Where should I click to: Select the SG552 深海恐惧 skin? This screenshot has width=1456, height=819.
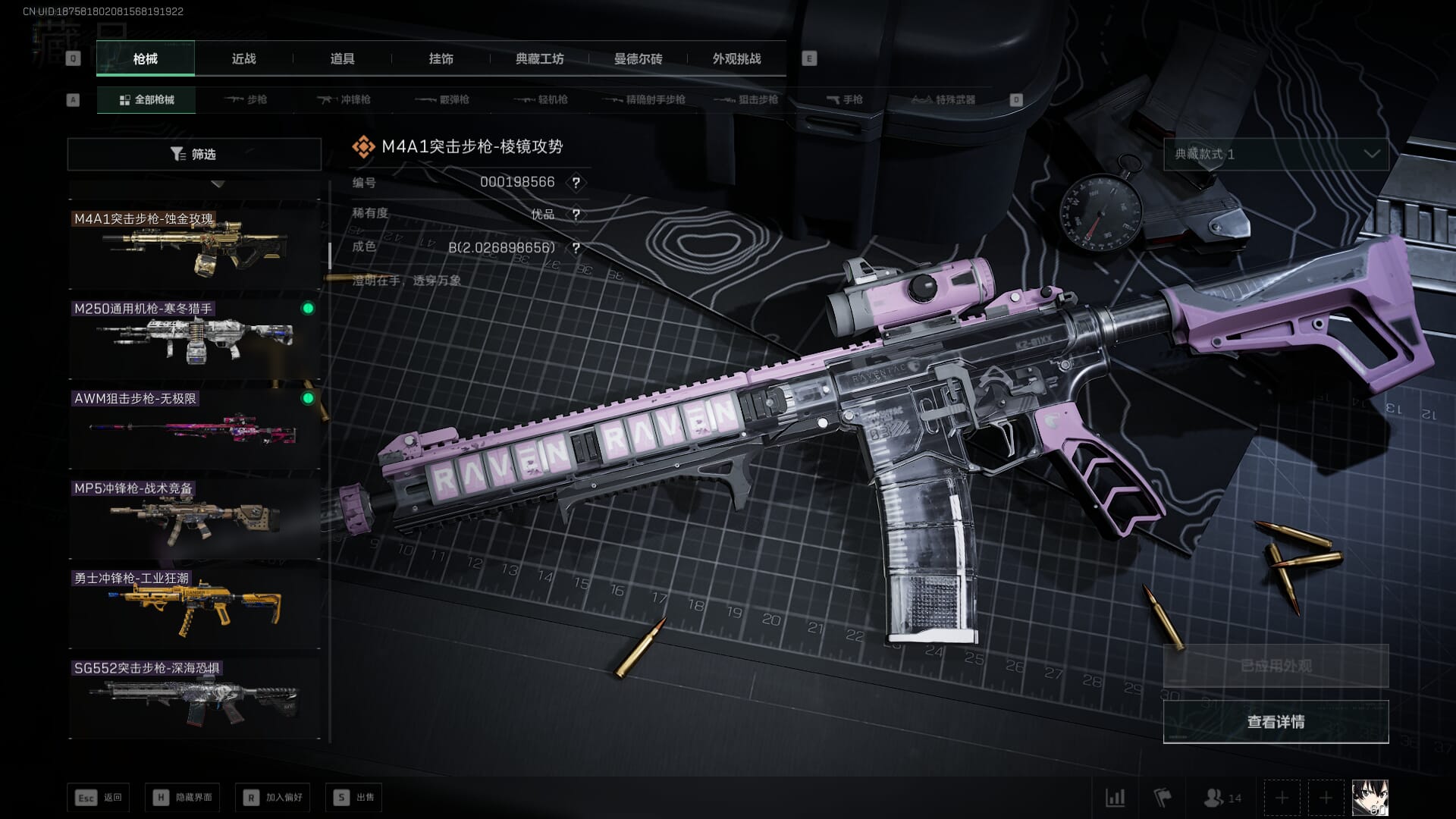pos(194,696)
